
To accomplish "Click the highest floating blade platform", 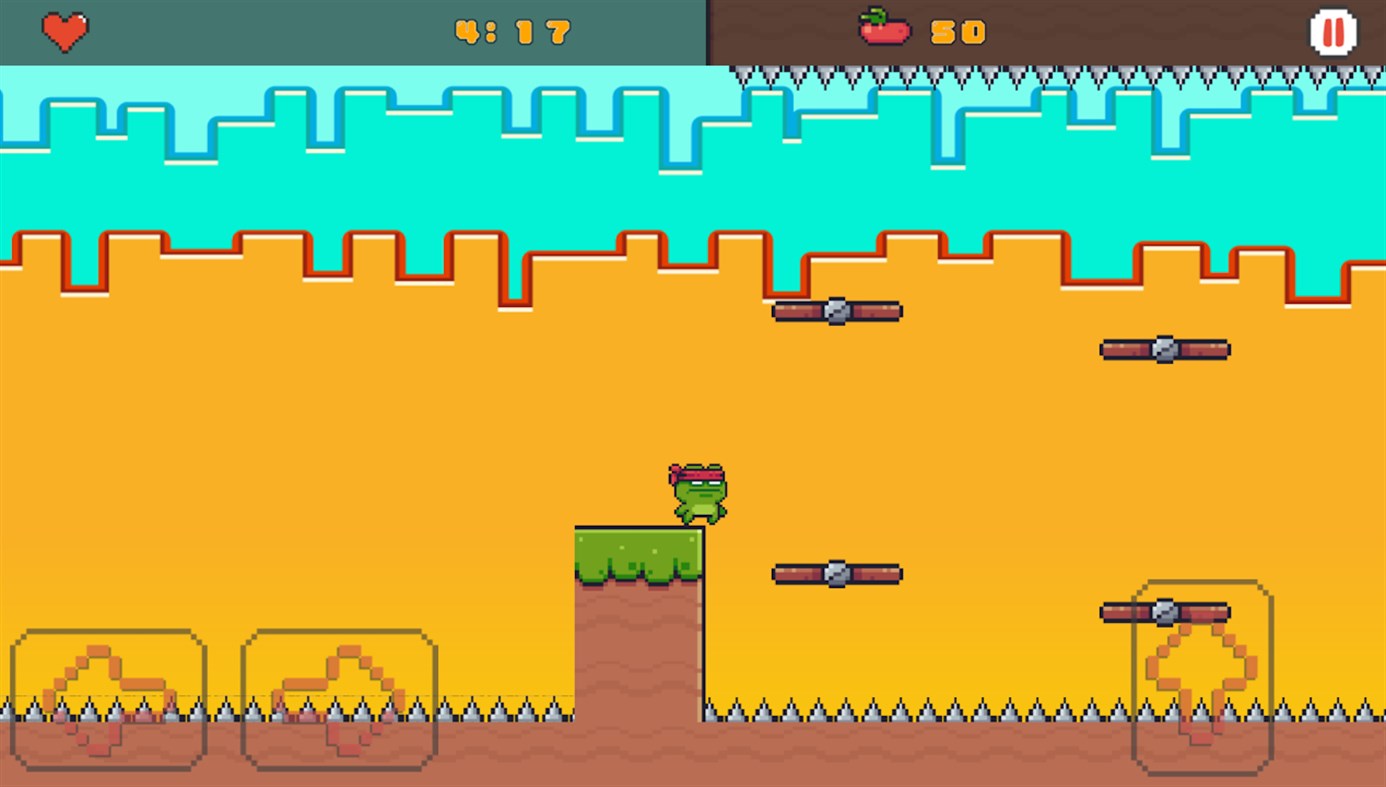I will (x=836, y=311).
